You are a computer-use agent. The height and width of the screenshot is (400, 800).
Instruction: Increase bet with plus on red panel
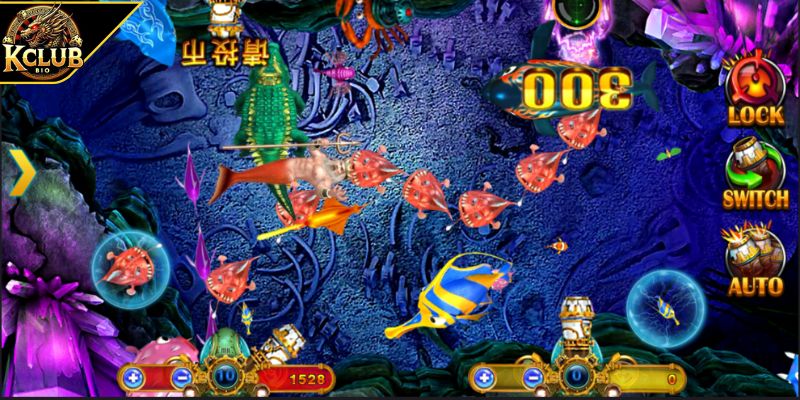click(133, 378)
